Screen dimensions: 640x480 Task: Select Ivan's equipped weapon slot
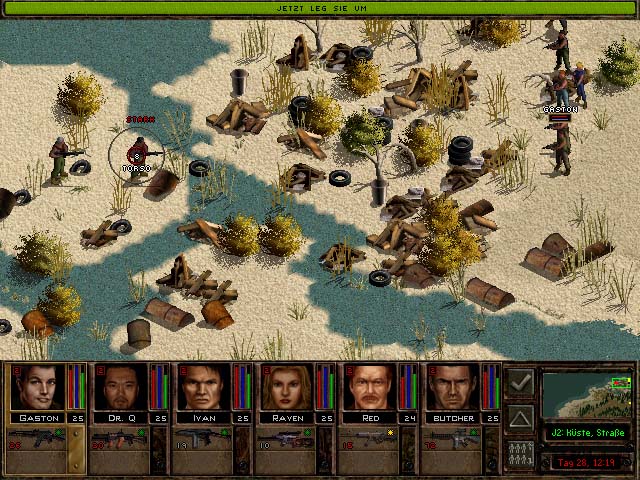point(199,439)
